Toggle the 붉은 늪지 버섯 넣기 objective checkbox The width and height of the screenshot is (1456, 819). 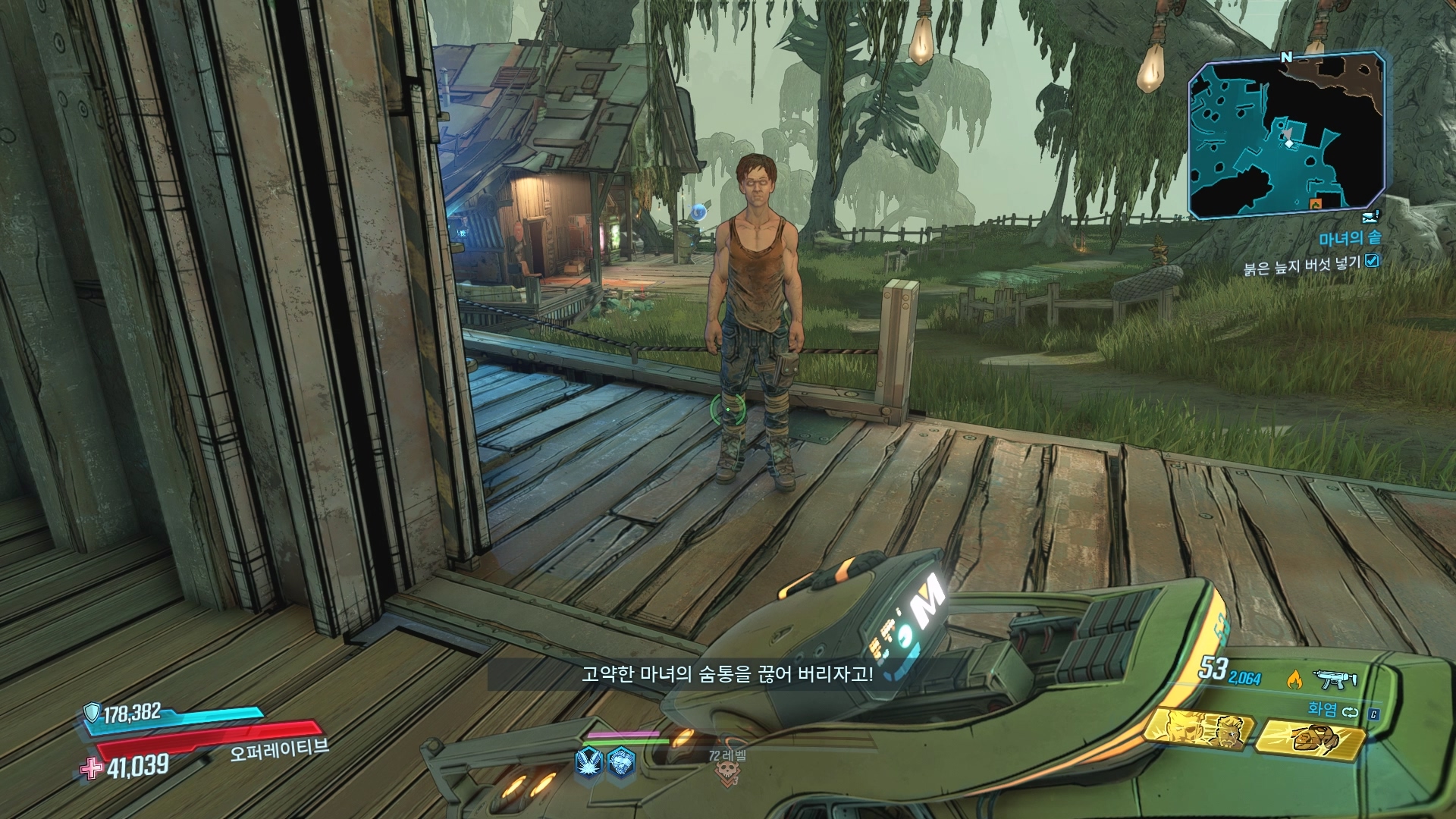(1372, 262)
